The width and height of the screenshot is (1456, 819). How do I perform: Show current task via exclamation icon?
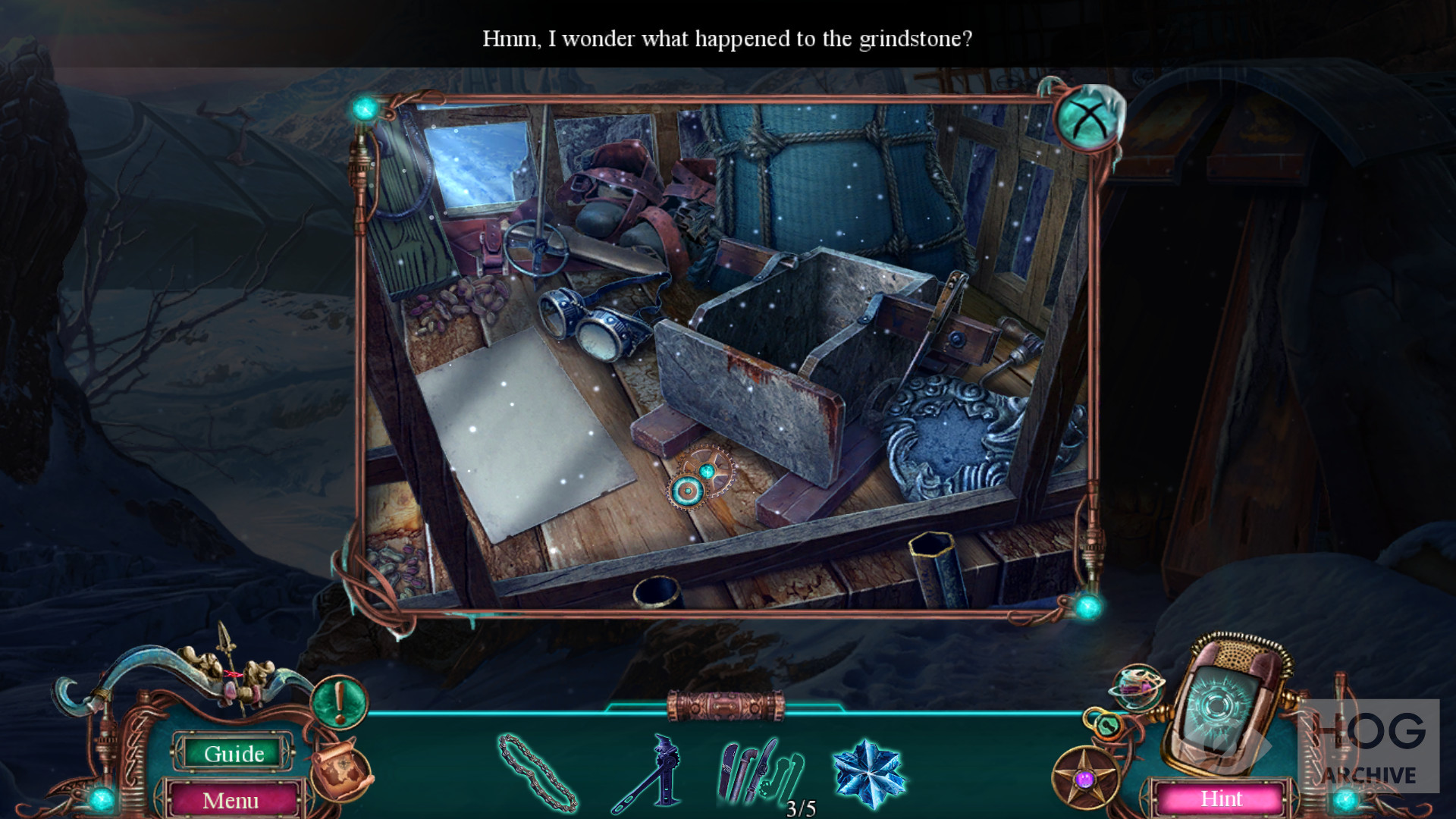pyautogui.click(x=339, y=701)
